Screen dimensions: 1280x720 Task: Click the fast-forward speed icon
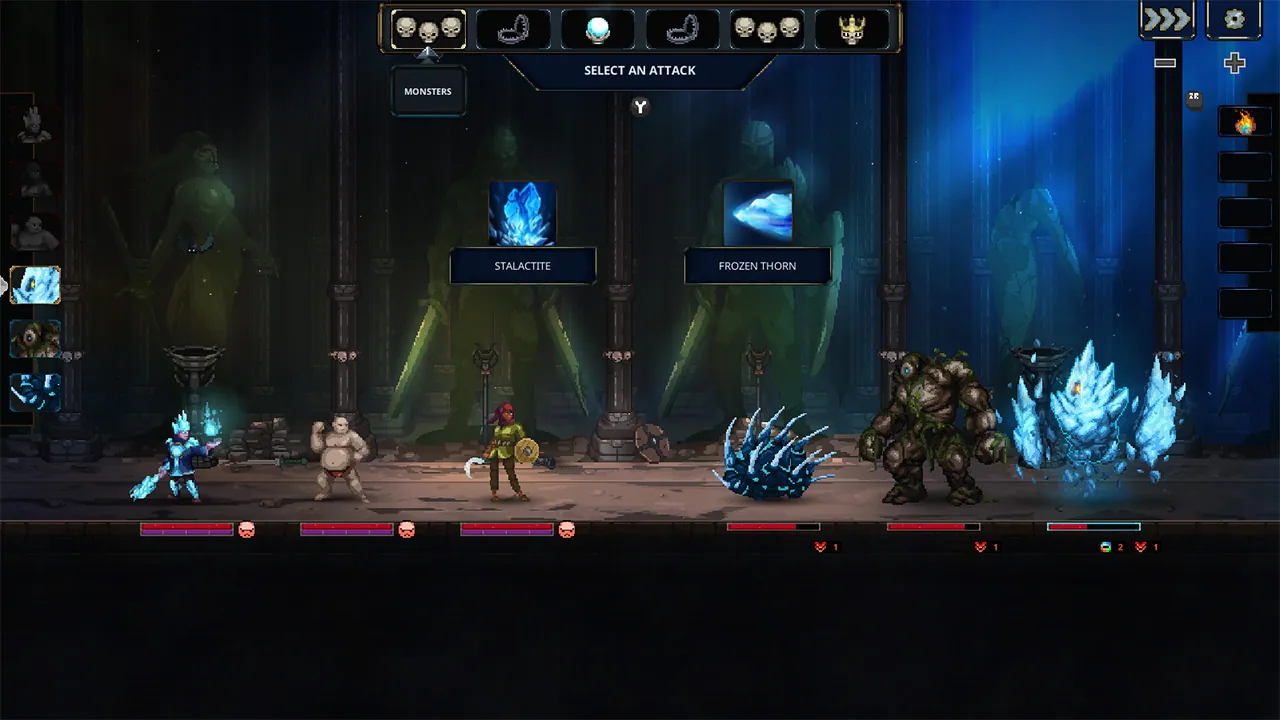click(1167, 17)
